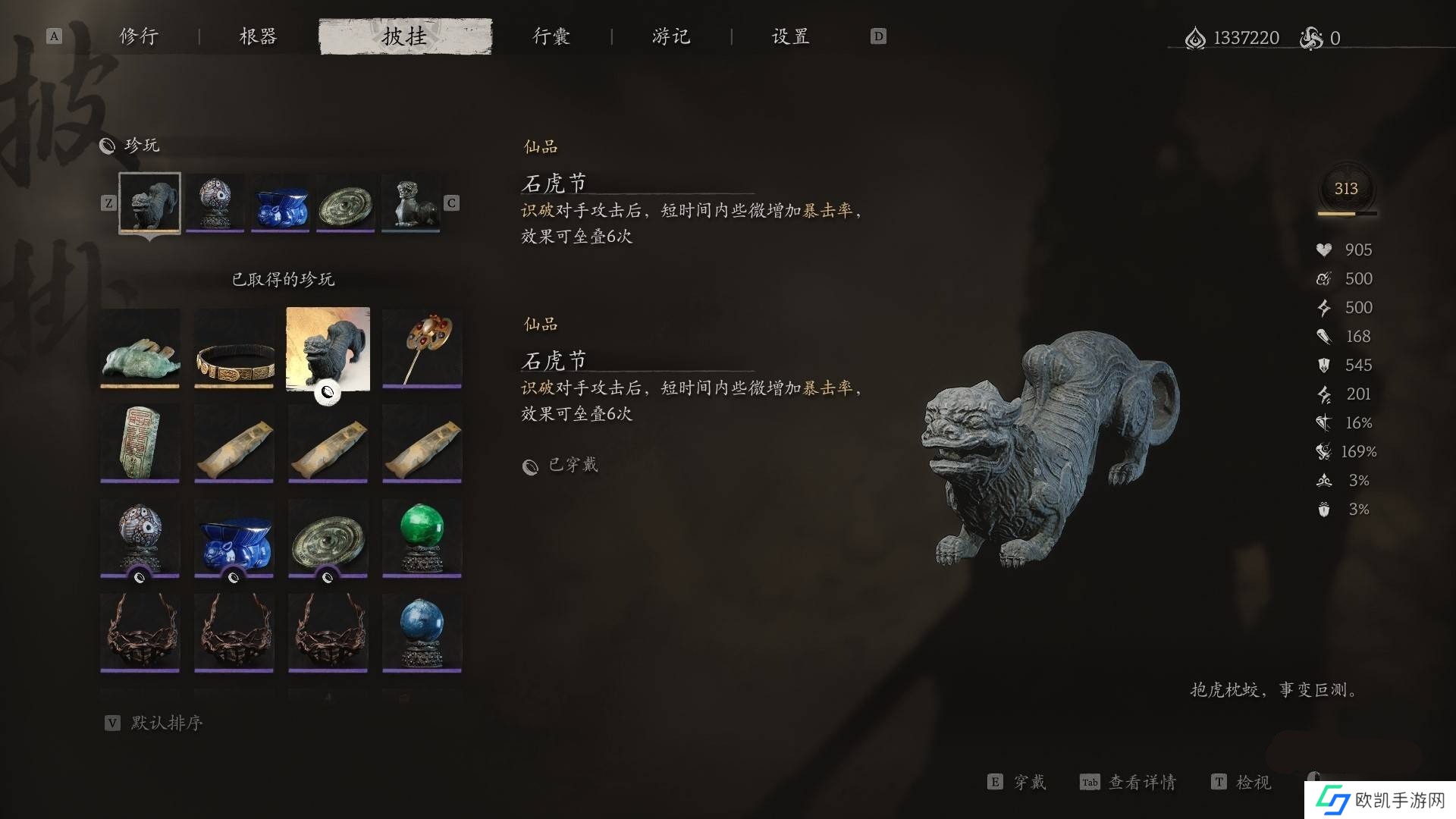Toggle the equipped marker on white orb curio

click(140, 577)
